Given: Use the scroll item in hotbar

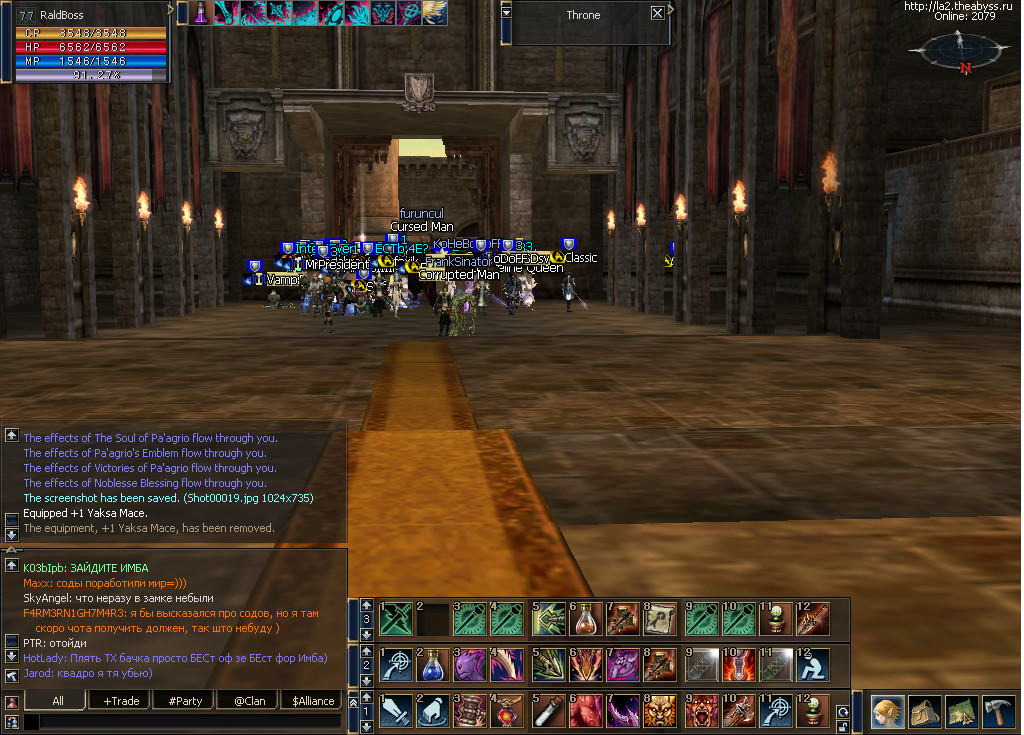Looking at the screenshot, I should [661, 620].
